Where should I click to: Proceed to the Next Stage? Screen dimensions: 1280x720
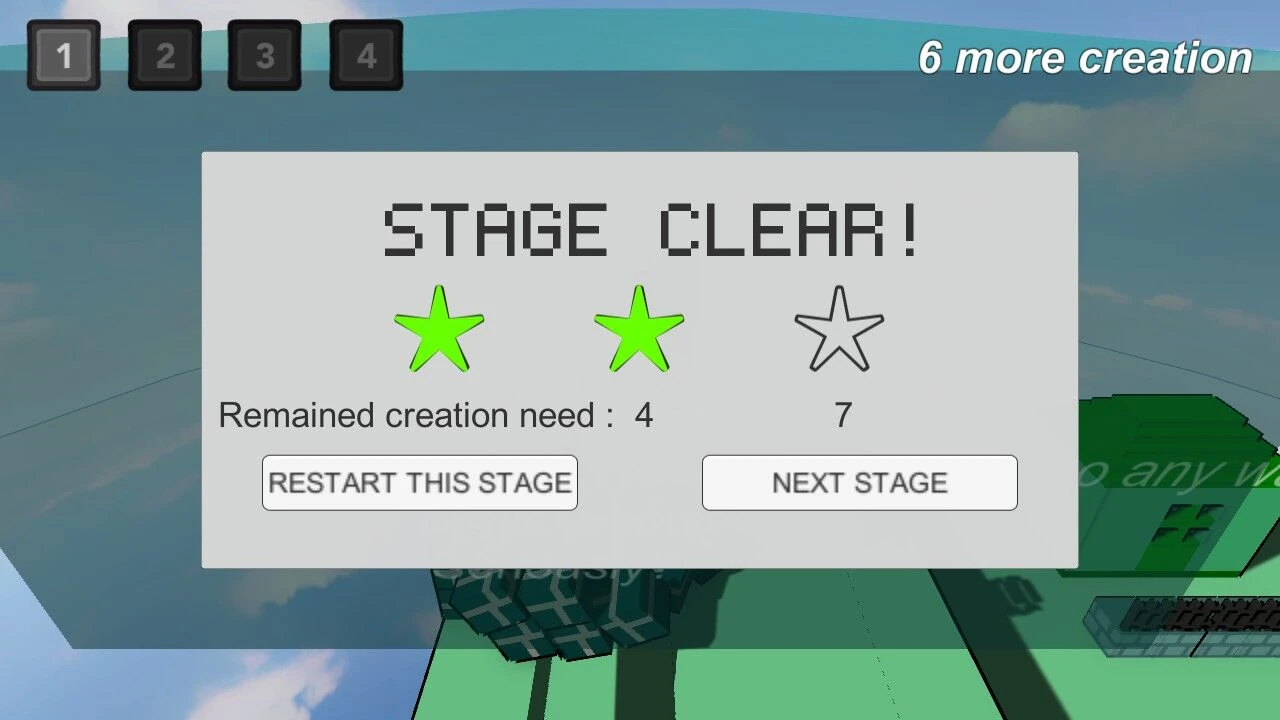pos(859,483)
